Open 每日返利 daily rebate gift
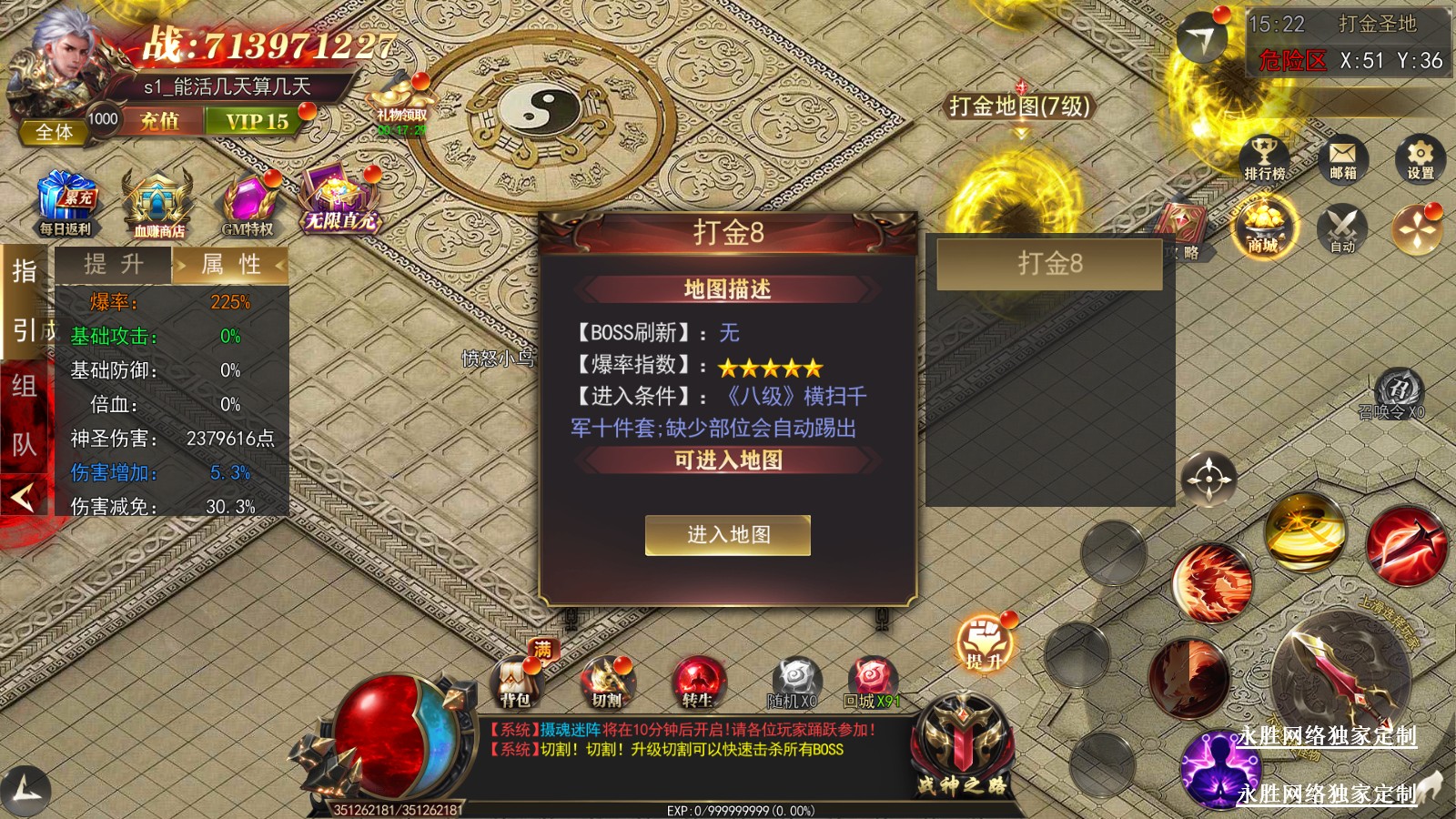This screenshot has width=1456, height=819. pyautogui.click(x=66, y=205)
